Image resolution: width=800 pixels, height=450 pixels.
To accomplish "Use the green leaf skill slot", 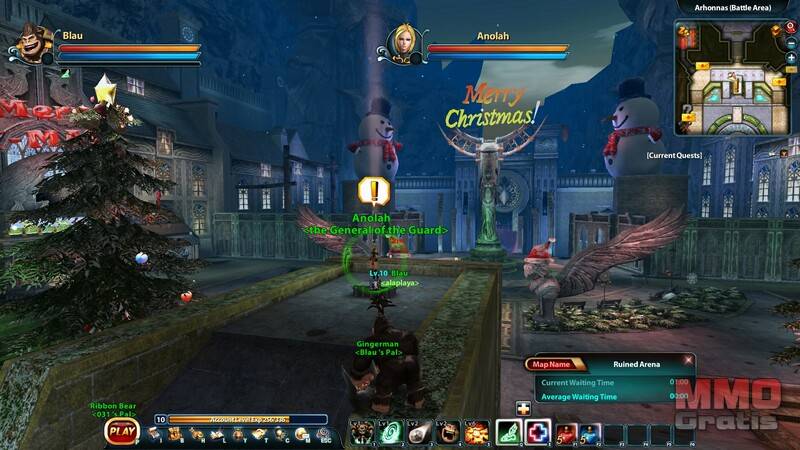I will (510, 432).
